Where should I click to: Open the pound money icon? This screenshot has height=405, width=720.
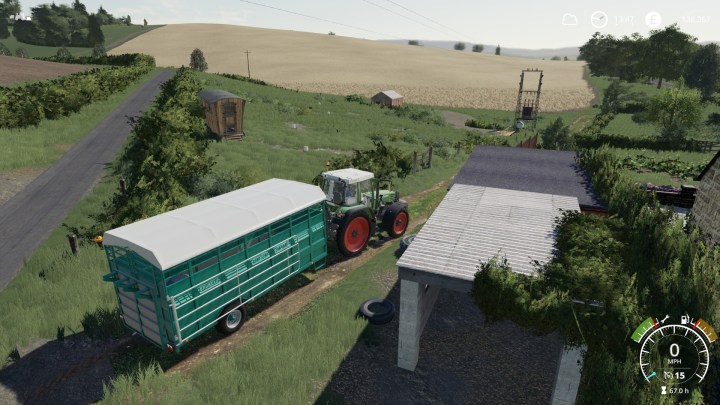click(653, 19)
